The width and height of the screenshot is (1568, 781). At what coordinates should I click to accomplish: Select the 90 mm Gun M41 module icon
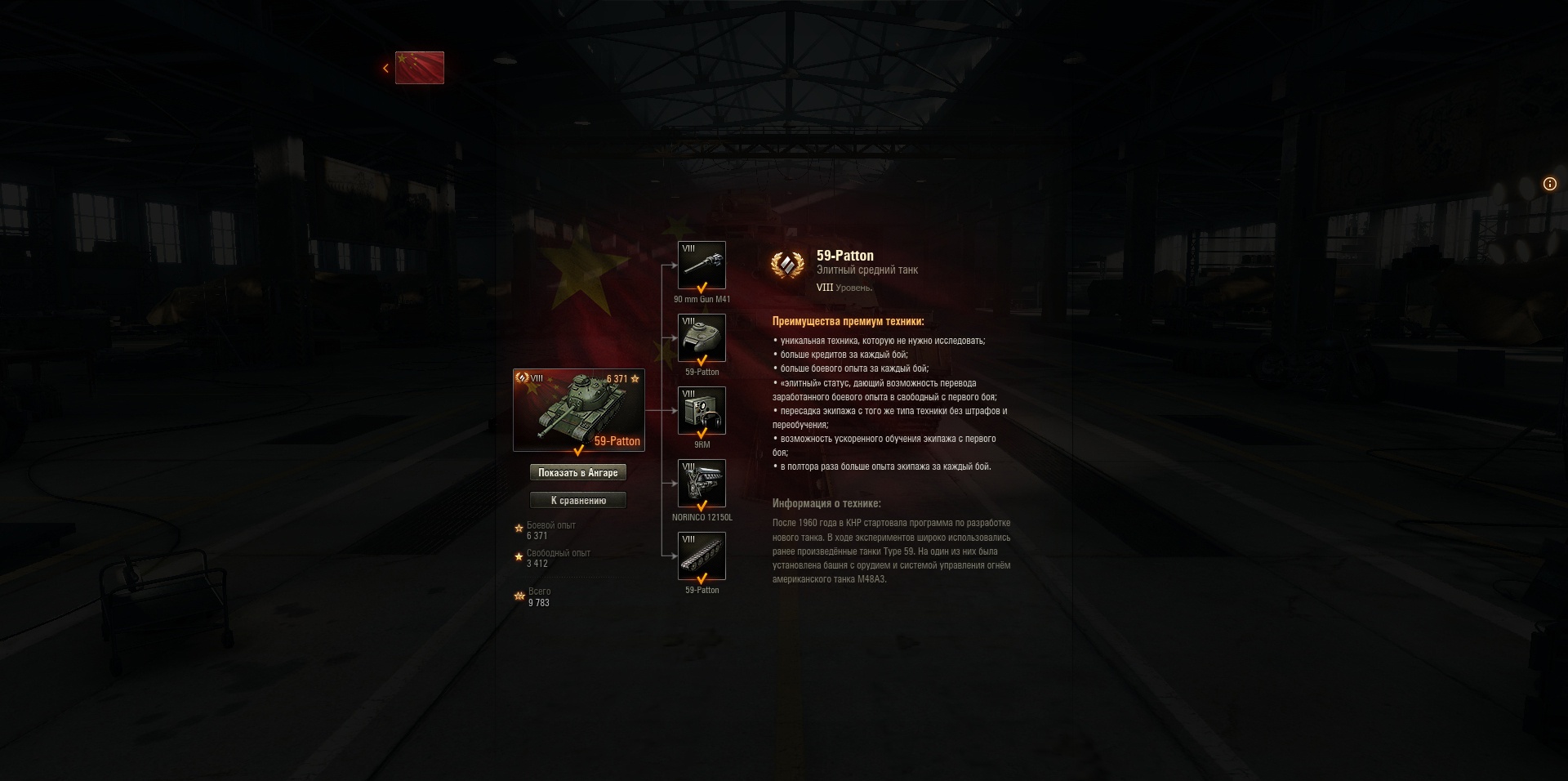click(701, 265)
